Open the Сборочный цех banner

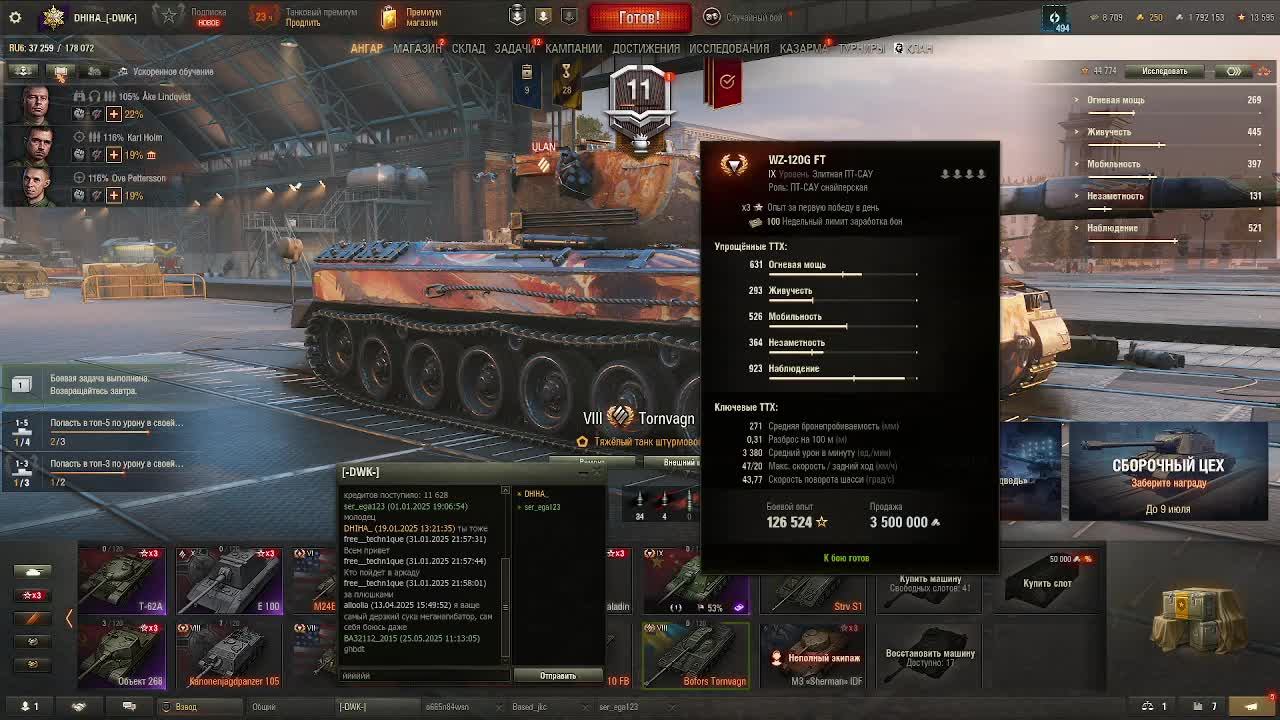coord(1168,472)
